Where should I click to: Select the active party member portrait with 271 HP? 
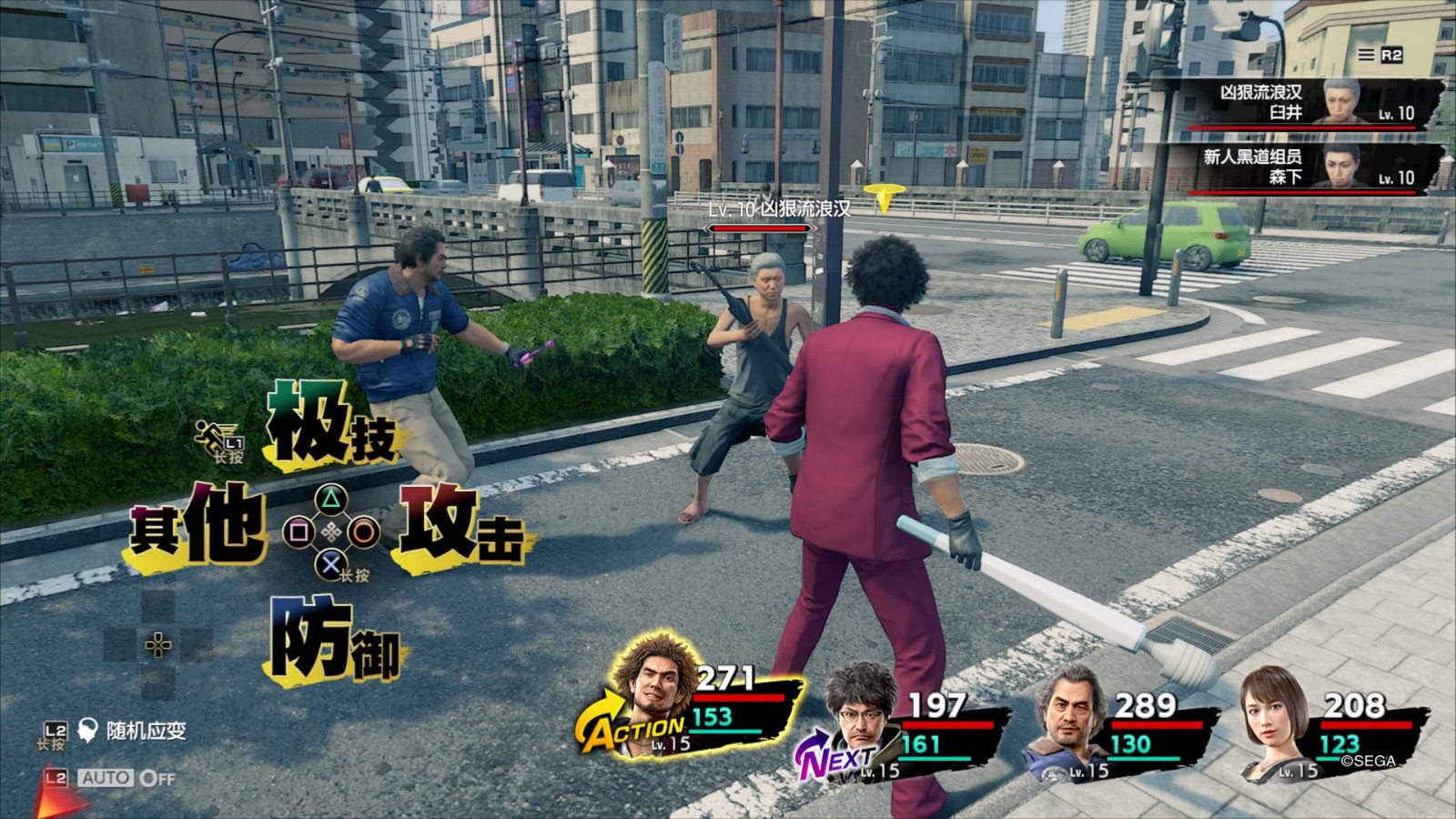pyautogui.click(x=655, y=687)
